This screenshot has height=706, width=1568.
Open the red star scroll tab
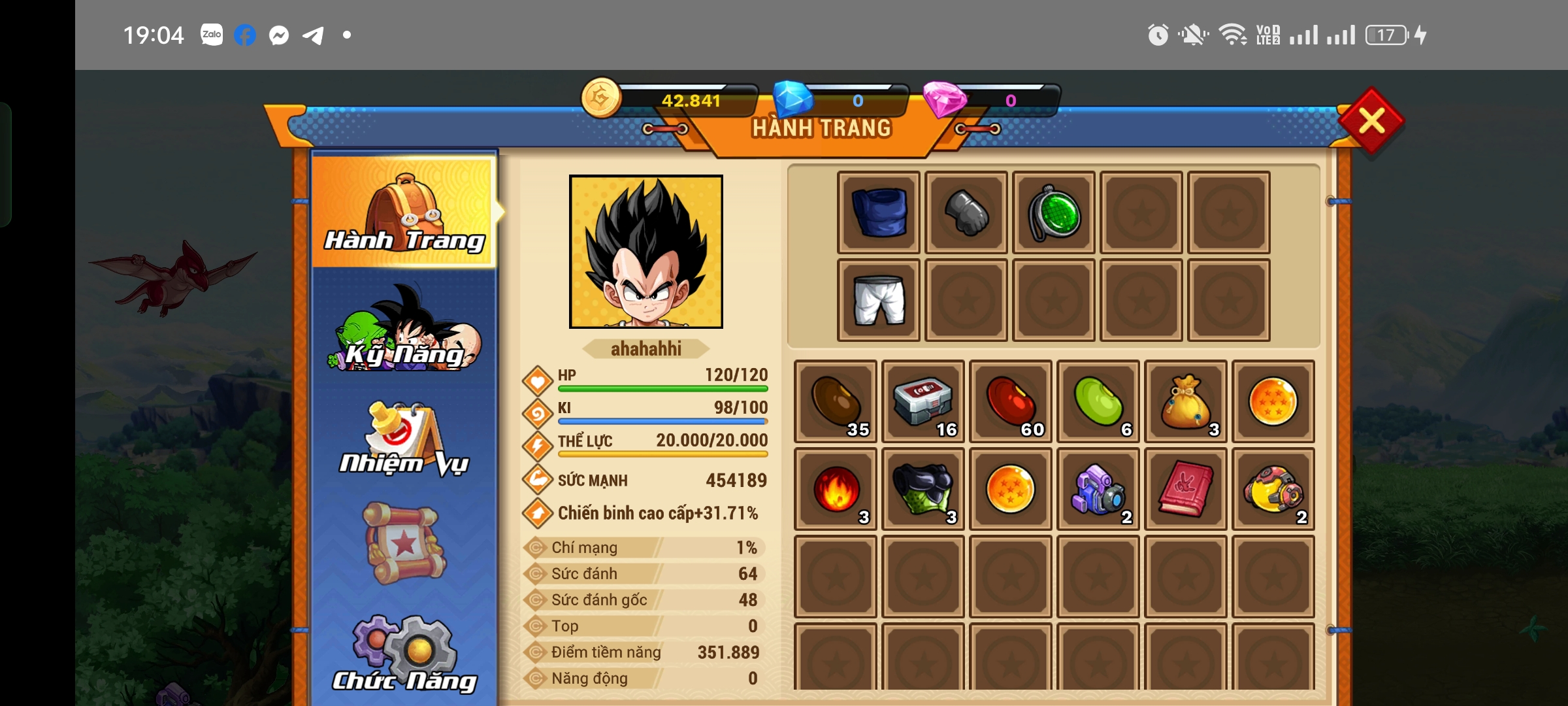pos(405,543)
